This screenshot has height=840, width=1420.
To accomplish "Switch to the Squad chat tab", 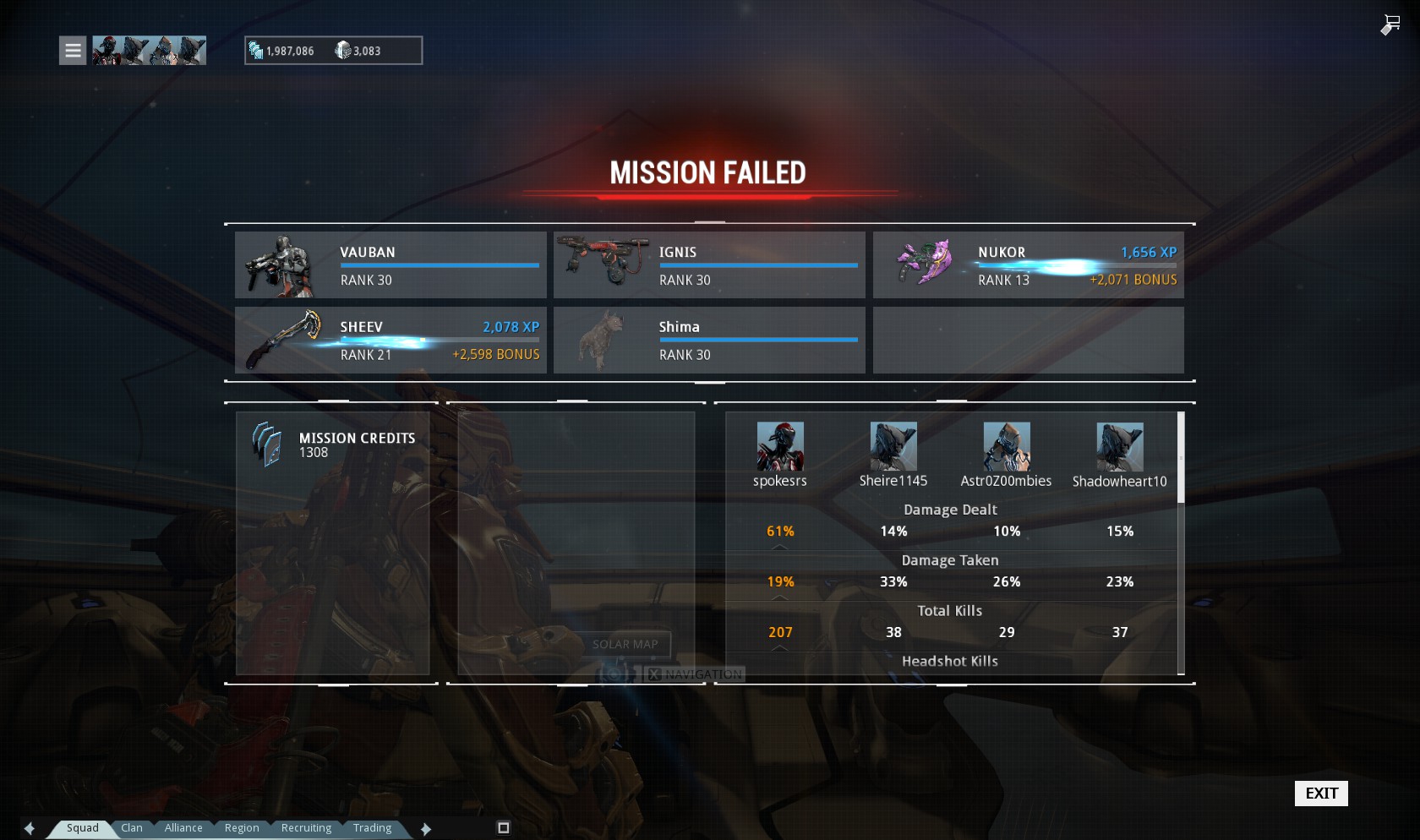I will 83,828.
